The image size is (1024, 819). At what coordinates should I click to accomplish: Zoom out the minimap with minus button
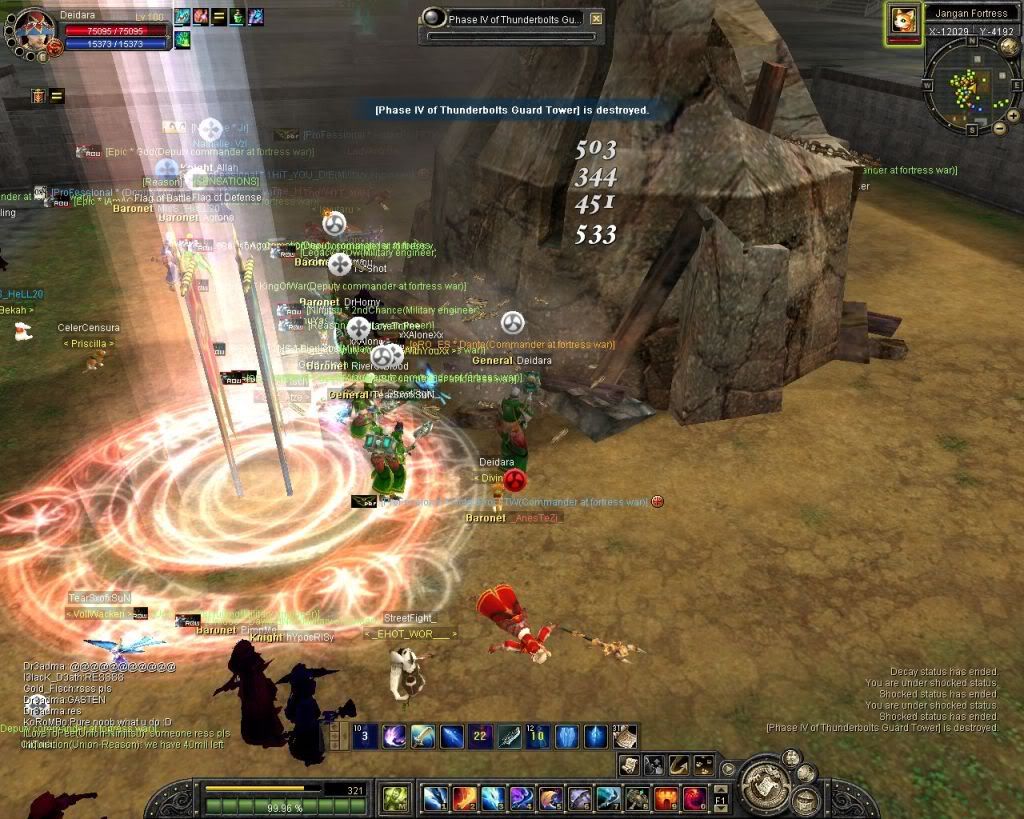point(1000,129)
